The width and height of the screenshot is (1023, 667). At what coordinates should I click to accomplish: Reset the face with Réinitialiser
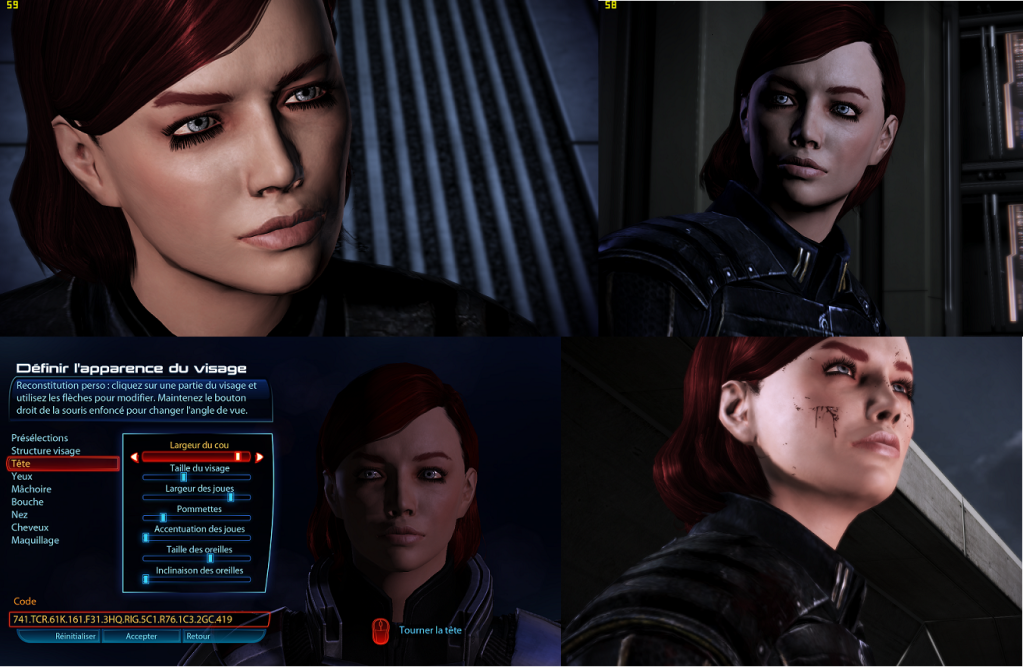point(75,636)
